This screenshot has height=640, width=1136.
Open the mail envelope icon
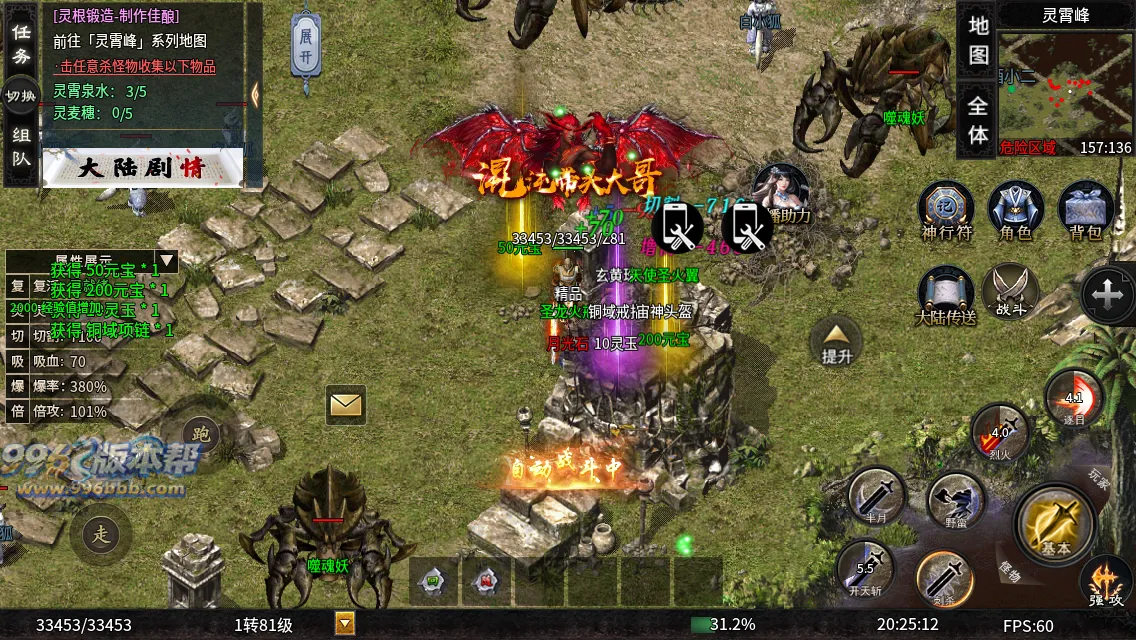(345, 404)
